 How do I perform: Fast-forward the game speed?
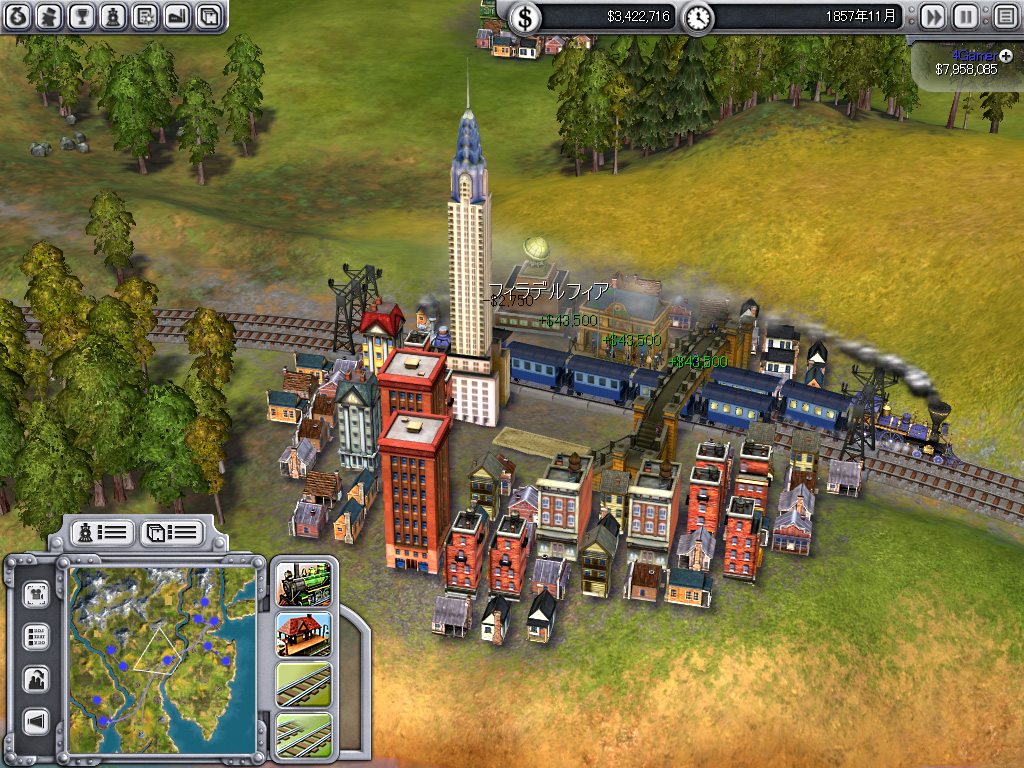click(x=932, y=17)
